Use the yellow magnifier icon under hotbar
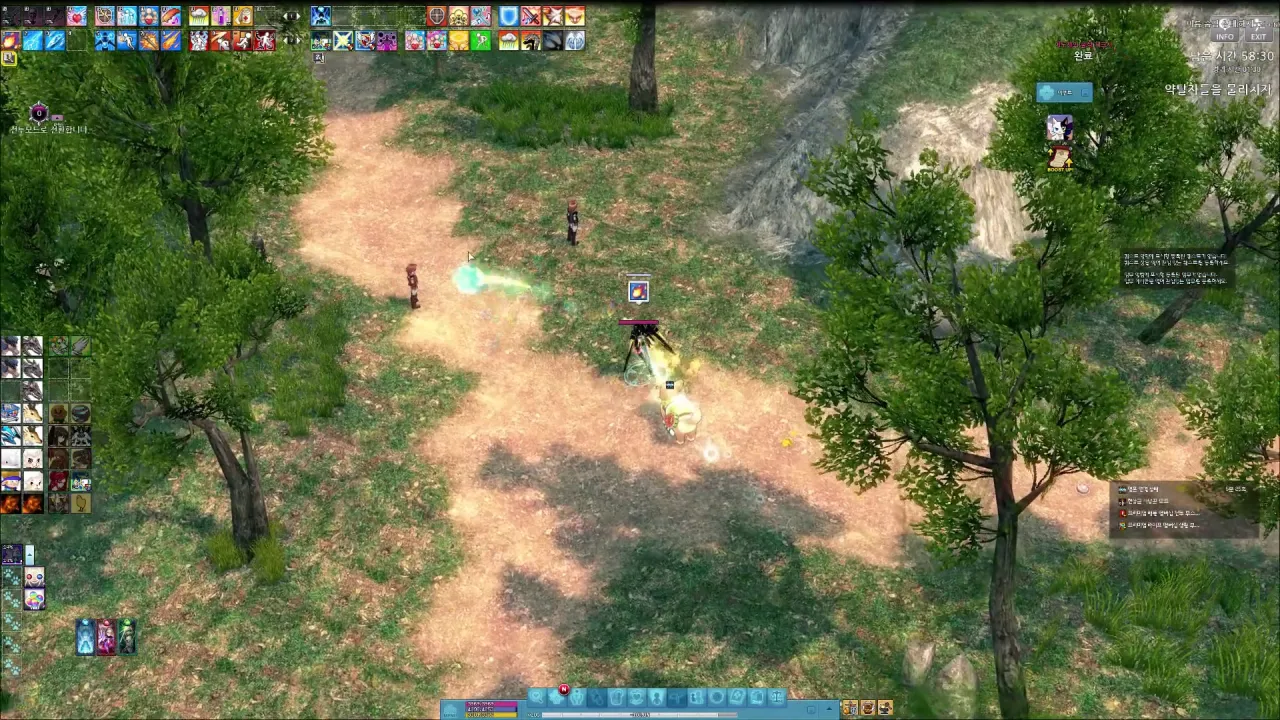The width and height of the screenshot is (1280, 720). pos(9,59)
